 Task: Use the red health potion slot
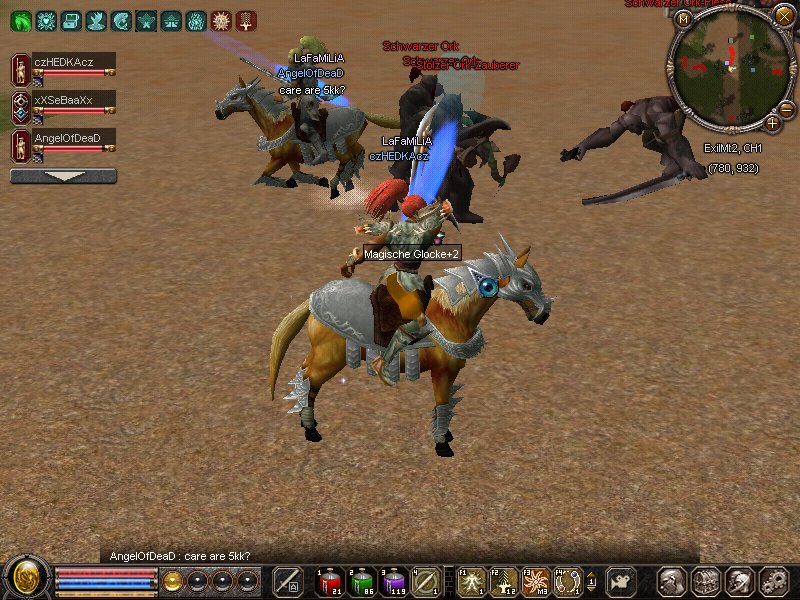330,580
